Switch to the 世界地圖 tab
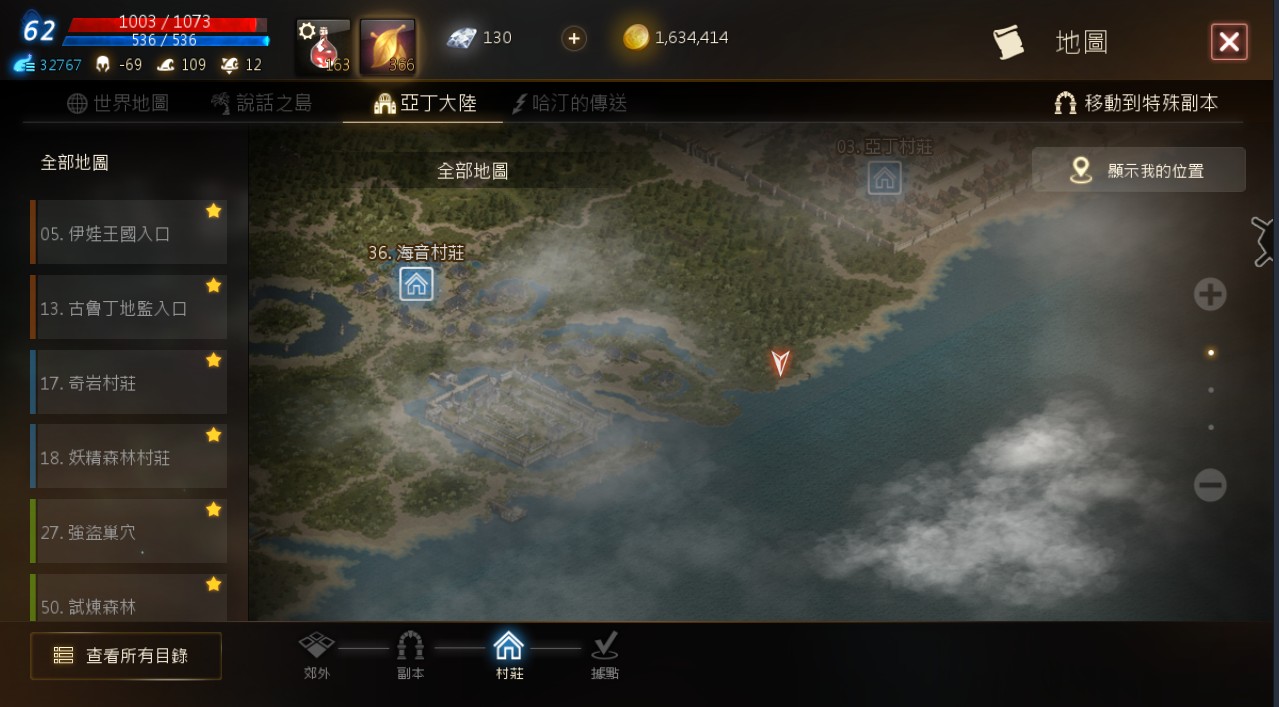 click(x=118, y=103)
